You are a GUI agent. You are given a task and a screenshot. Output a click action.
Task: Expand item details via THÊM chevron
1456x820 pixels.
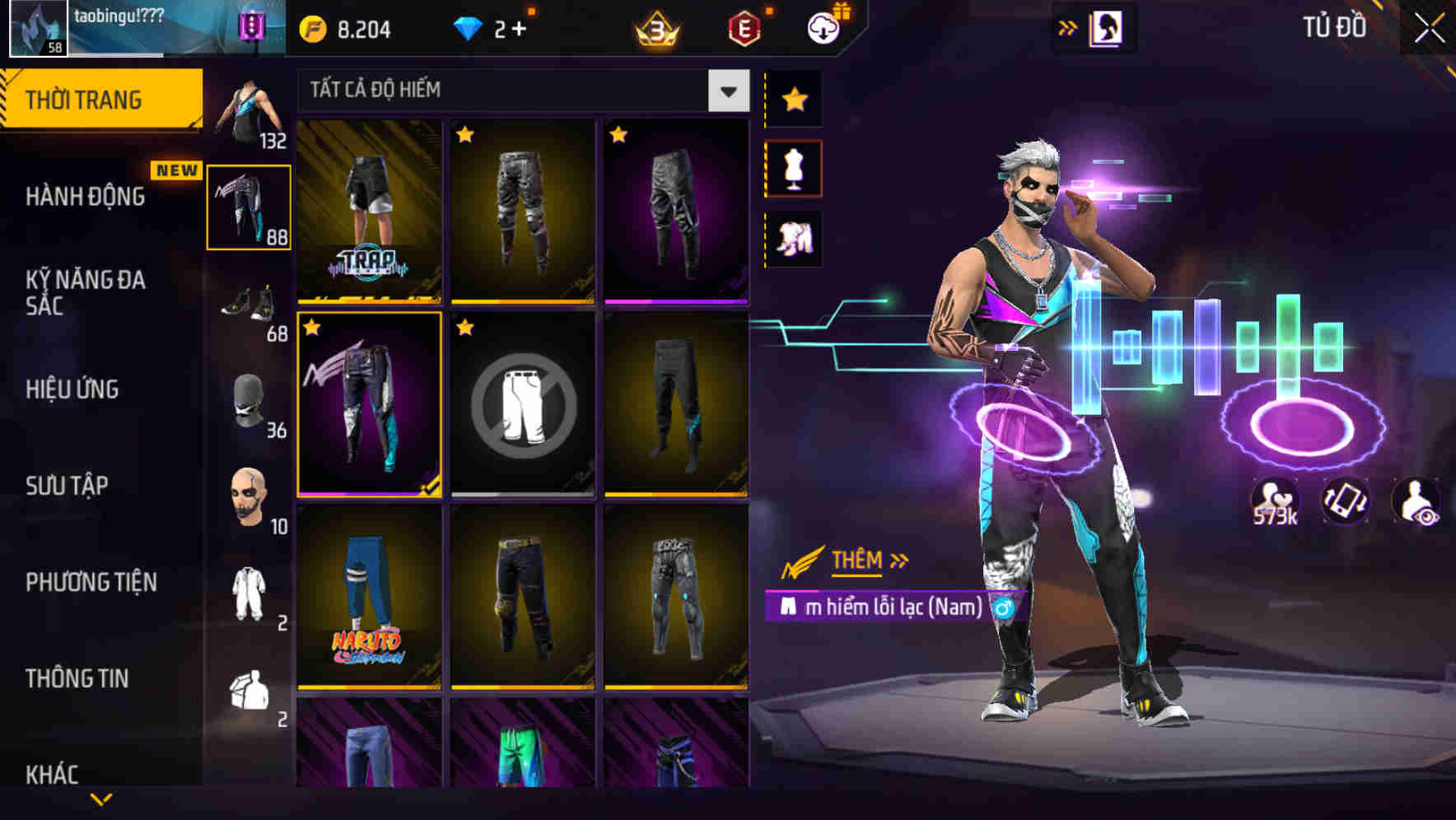pos(898,560)
